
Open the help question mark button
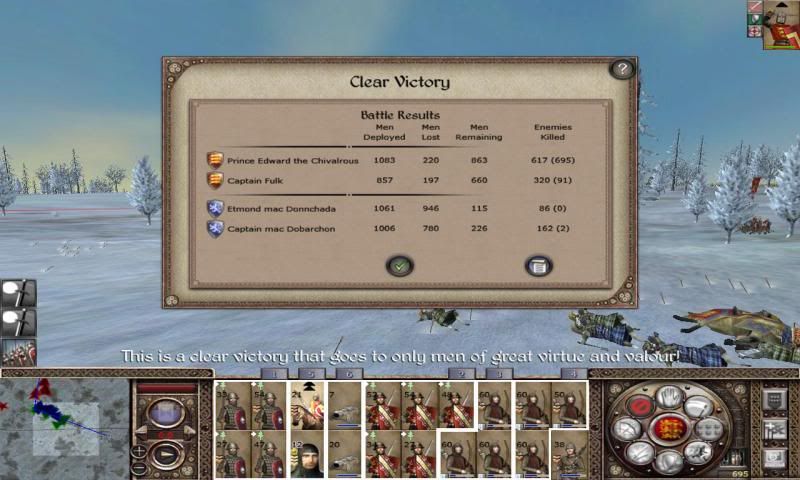click(622, 69)
